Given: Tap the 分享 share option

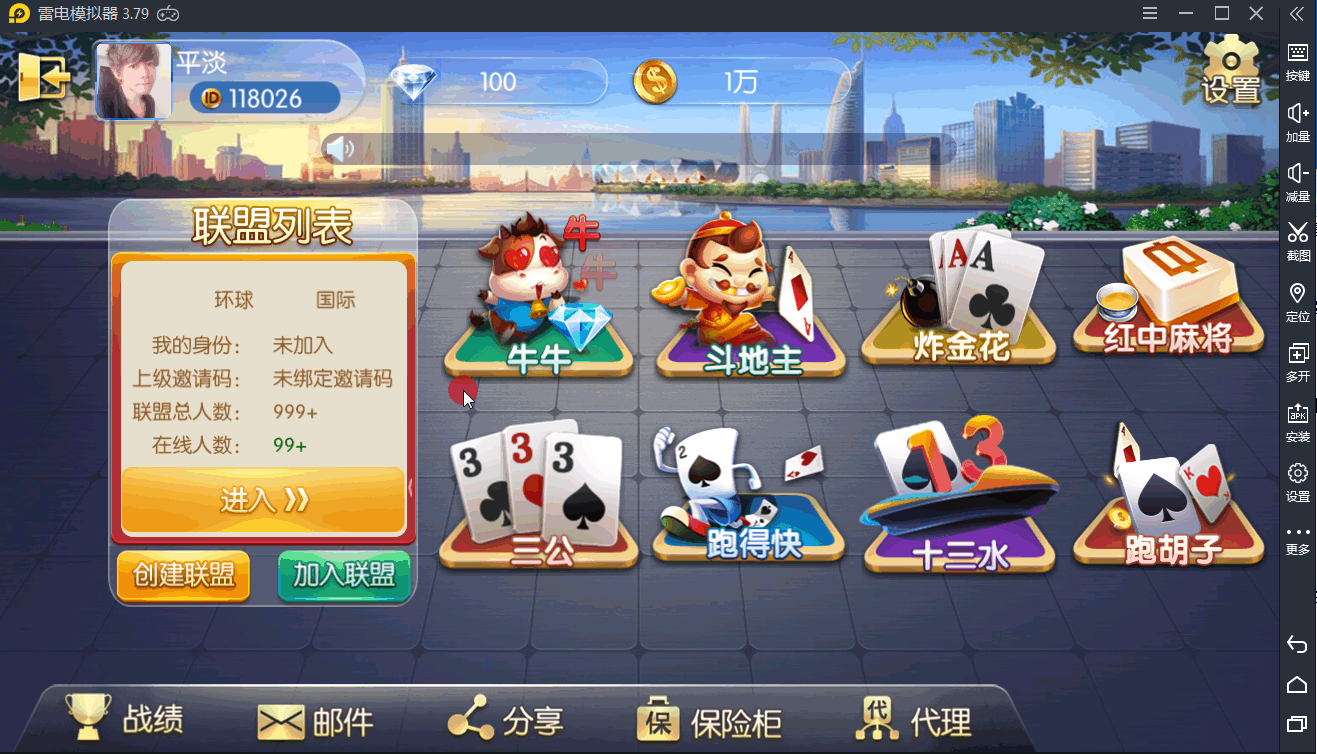Looking at the screenshot, I should 506,720.
